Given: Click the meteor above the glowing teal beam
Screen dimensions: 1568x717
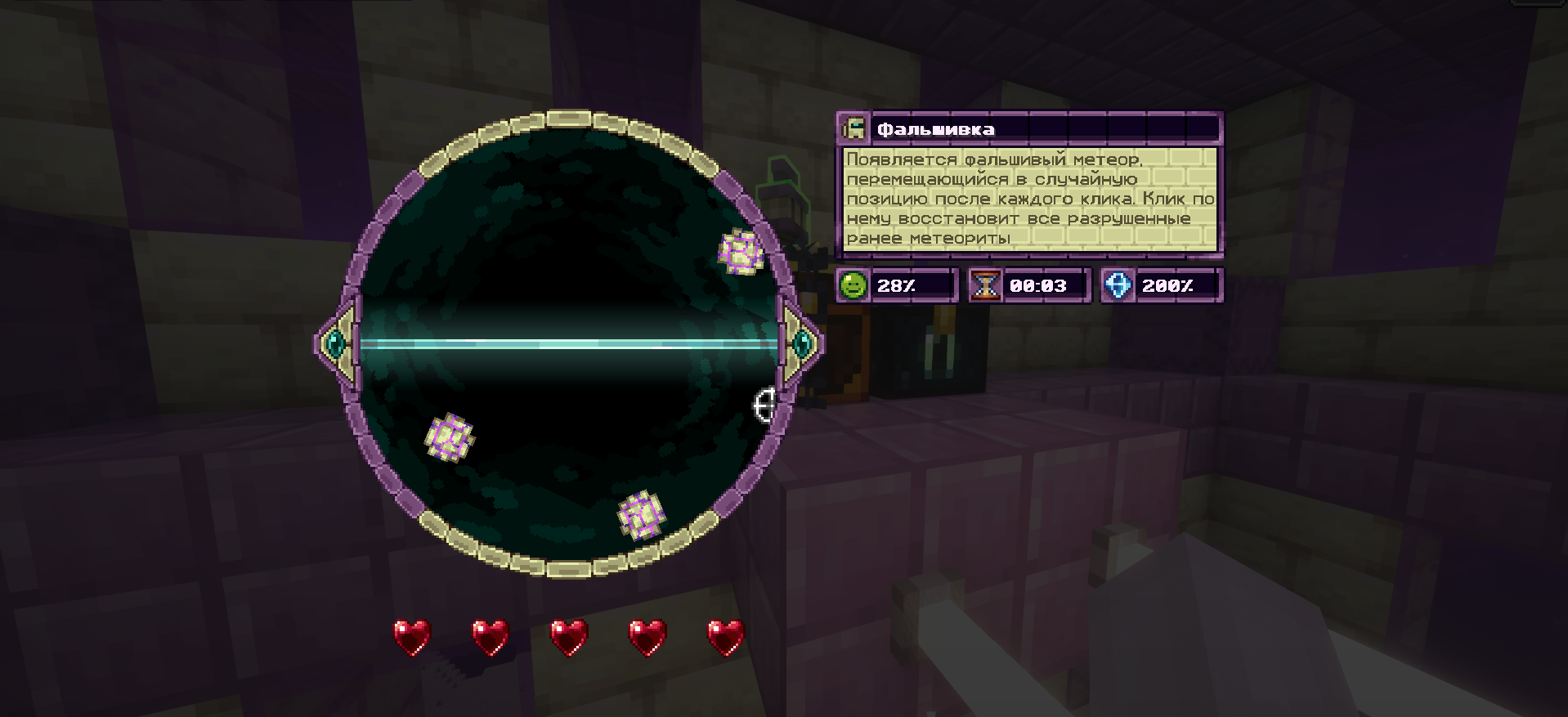Looking at the screenshot, I should [x=741, y=251].
